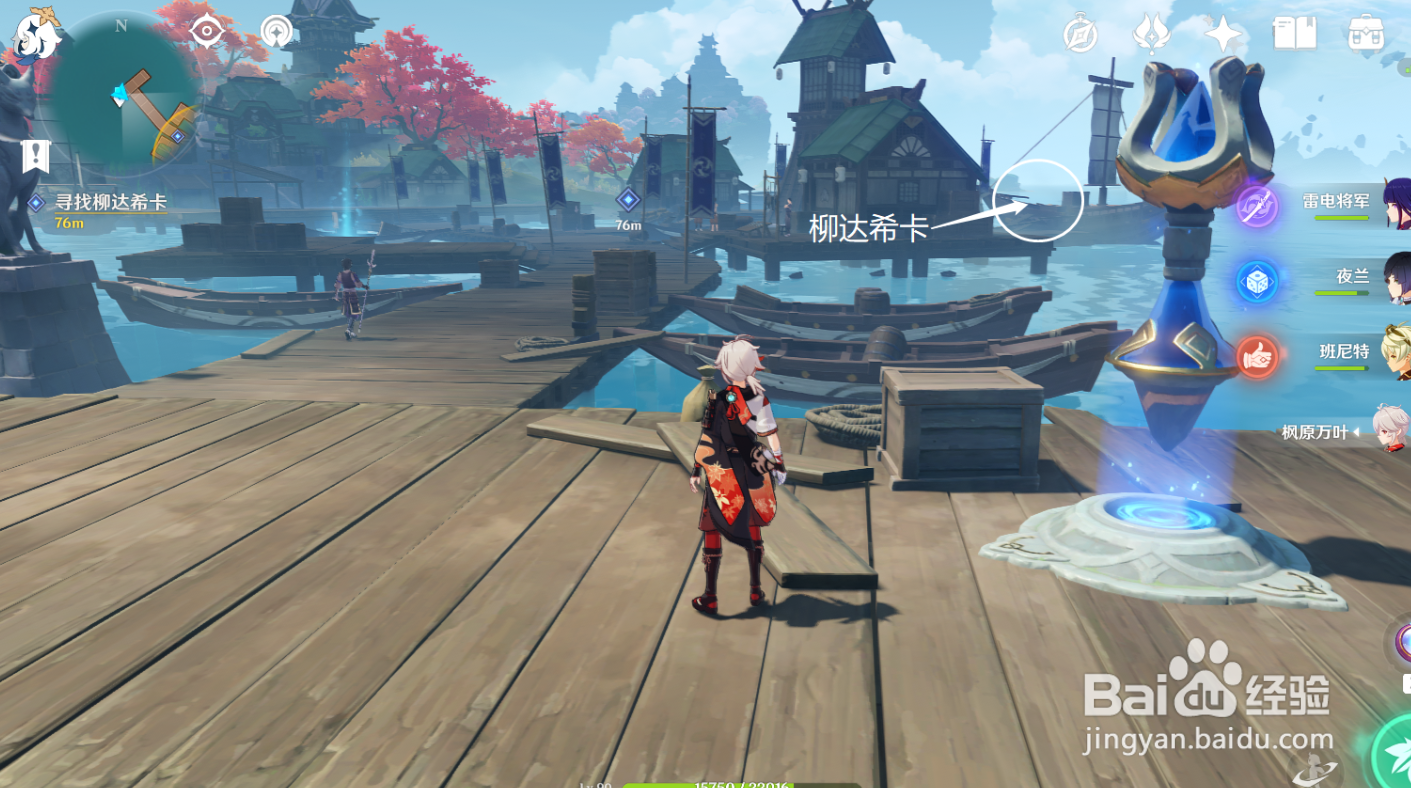Open the inventory backpack icon
1411x788 pixels.
(x=1365, y=34)
